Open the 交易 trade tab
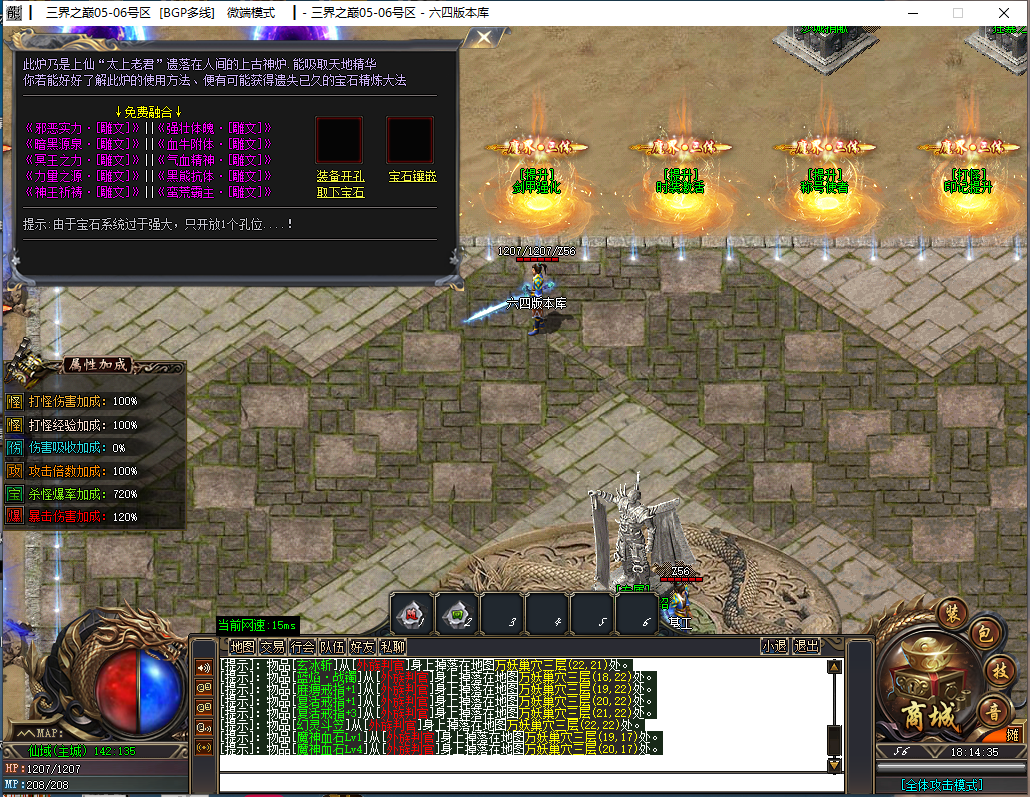The height and width of the screenshot is (797, 1030). [x=272, y=647]
